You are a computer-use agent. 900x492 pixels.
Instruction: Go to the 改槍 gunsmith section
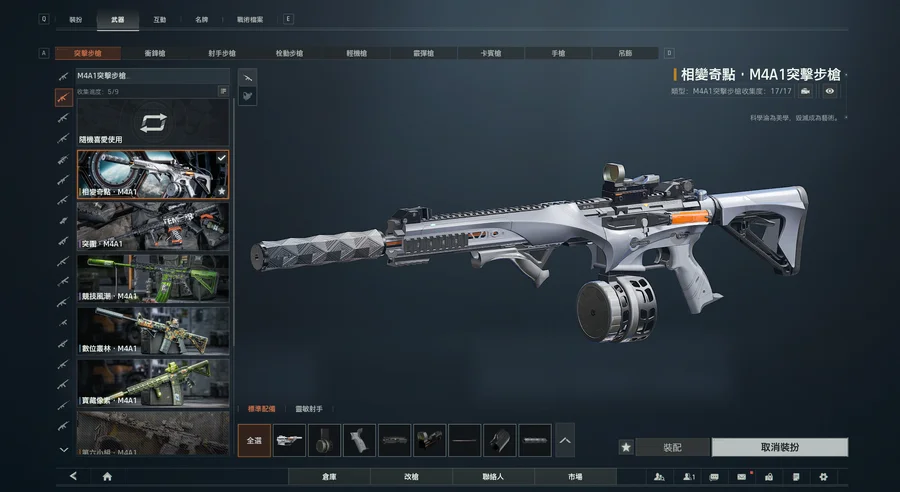(x=411, y=477)
